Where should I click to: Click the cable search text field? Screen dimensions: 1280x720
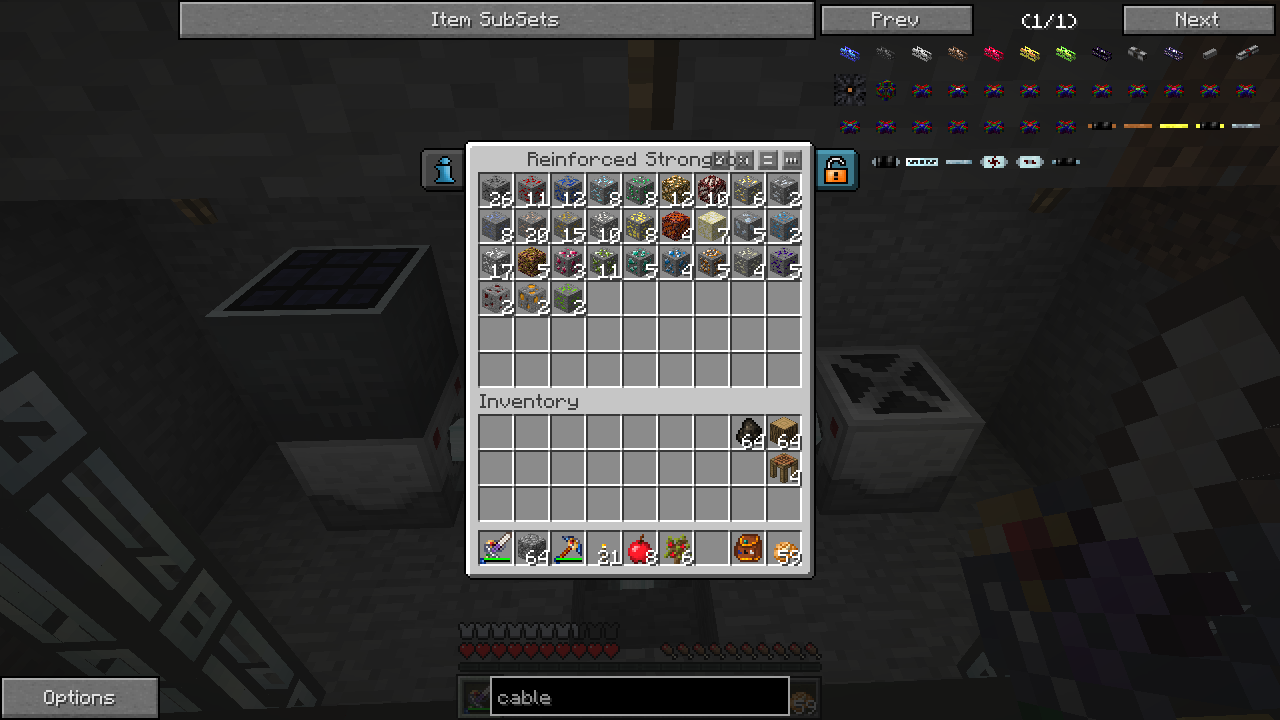point(639,697)
